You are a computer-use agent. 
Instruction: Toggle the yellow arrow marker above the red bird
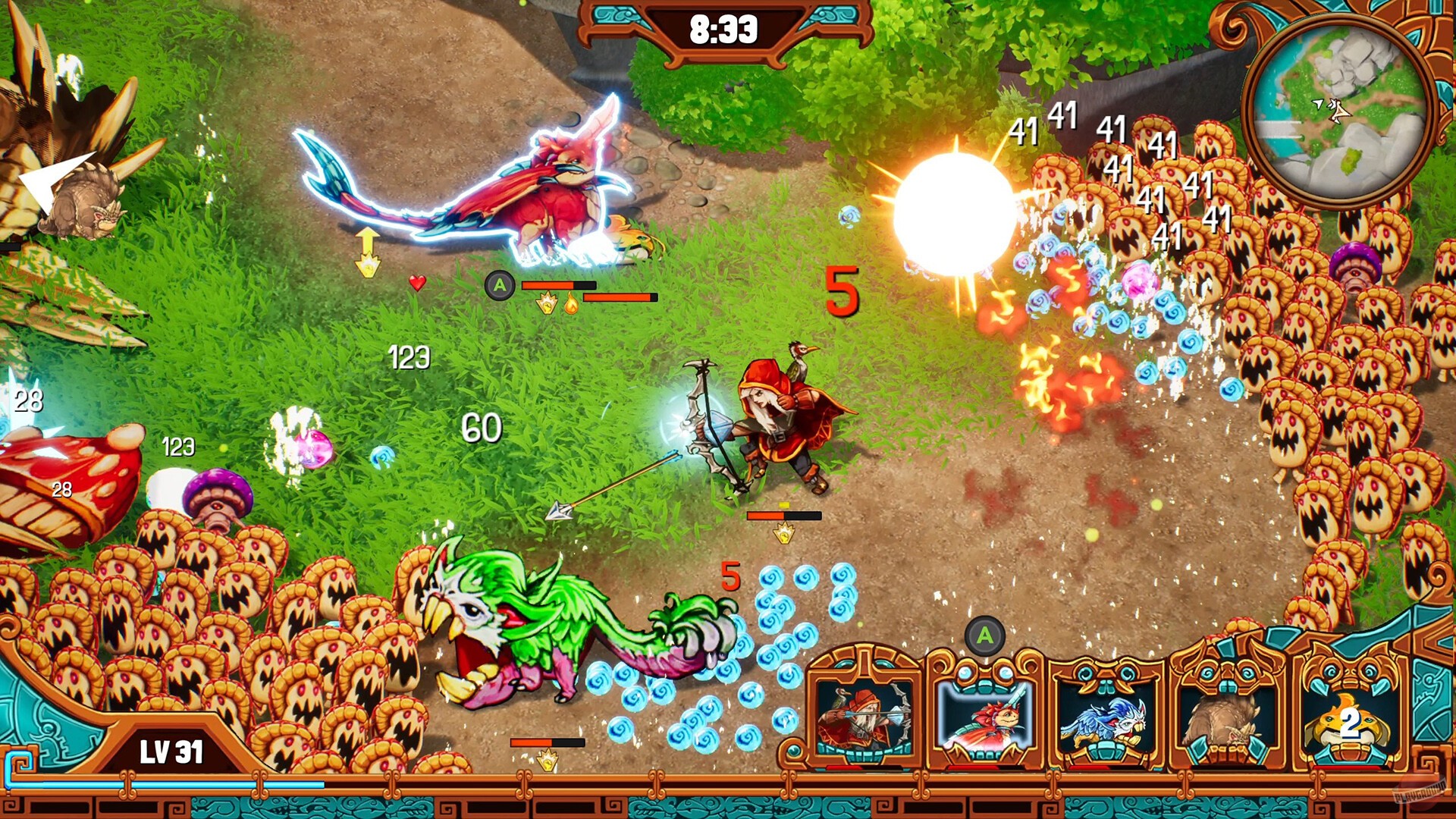click(x=366, y=250)
